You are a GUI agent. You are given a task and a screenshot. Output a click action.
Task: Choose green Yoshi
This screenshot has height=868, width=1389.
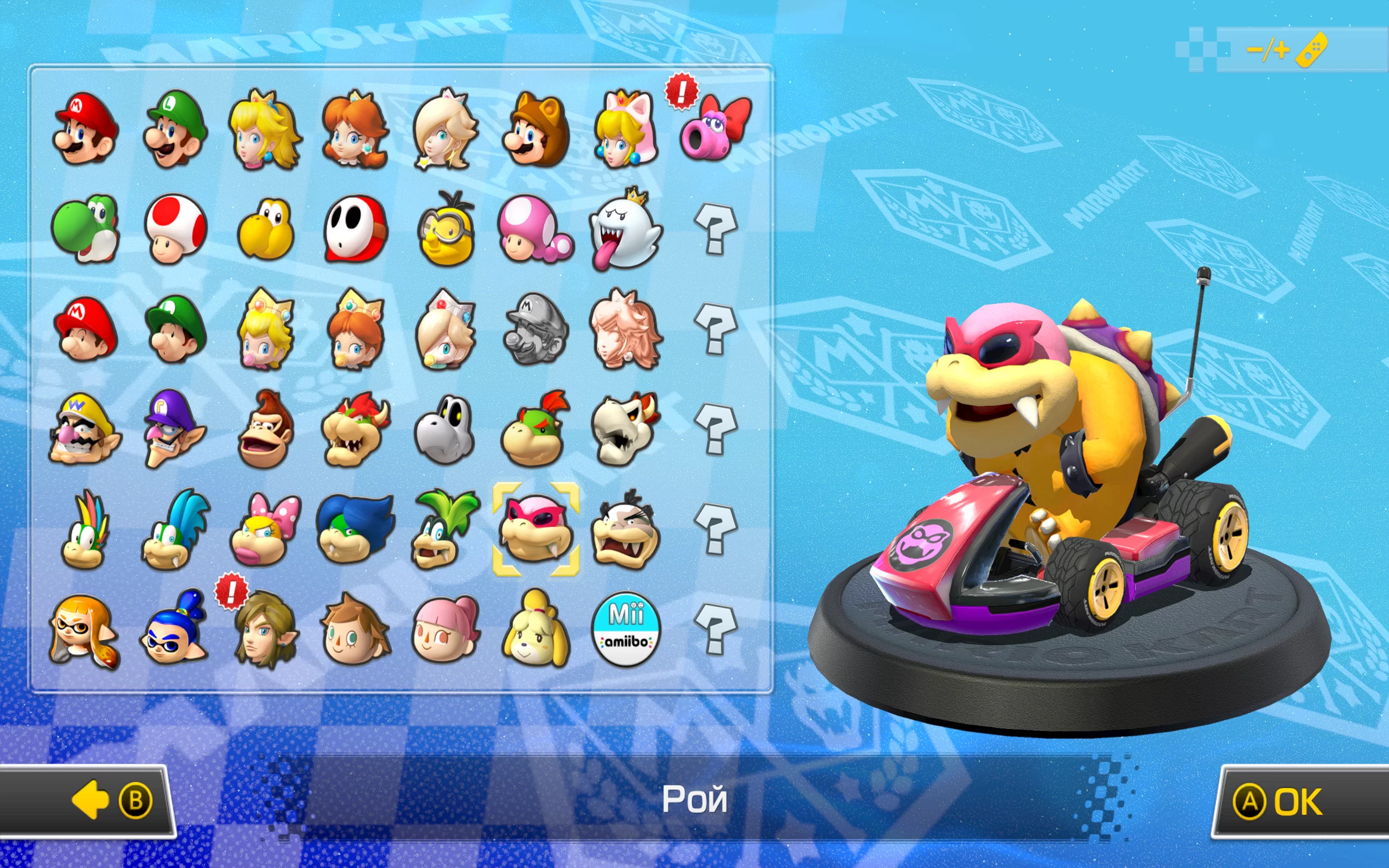86,229
